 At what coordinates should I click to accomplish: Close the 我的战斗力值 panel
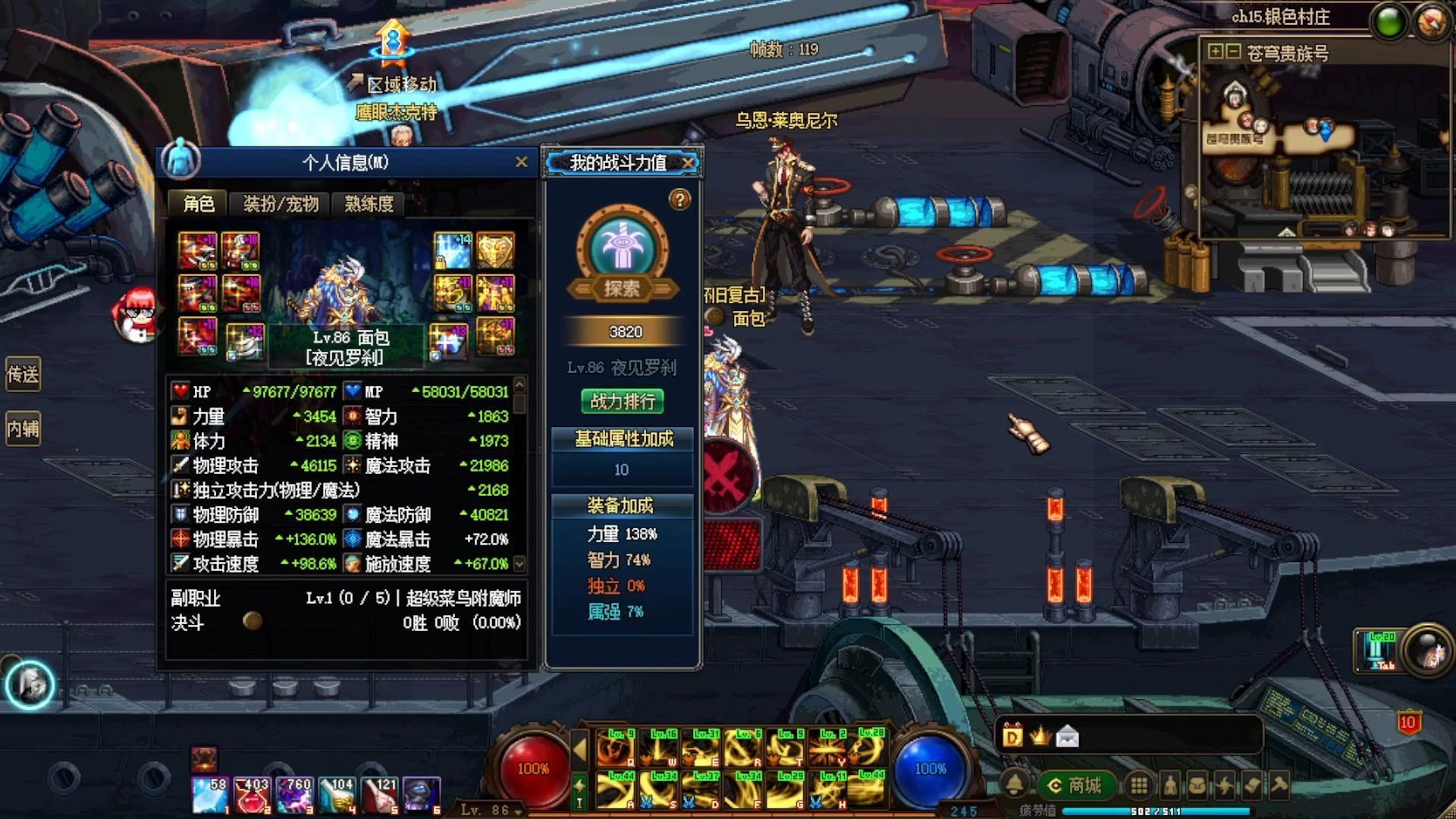tap(688, 163)
